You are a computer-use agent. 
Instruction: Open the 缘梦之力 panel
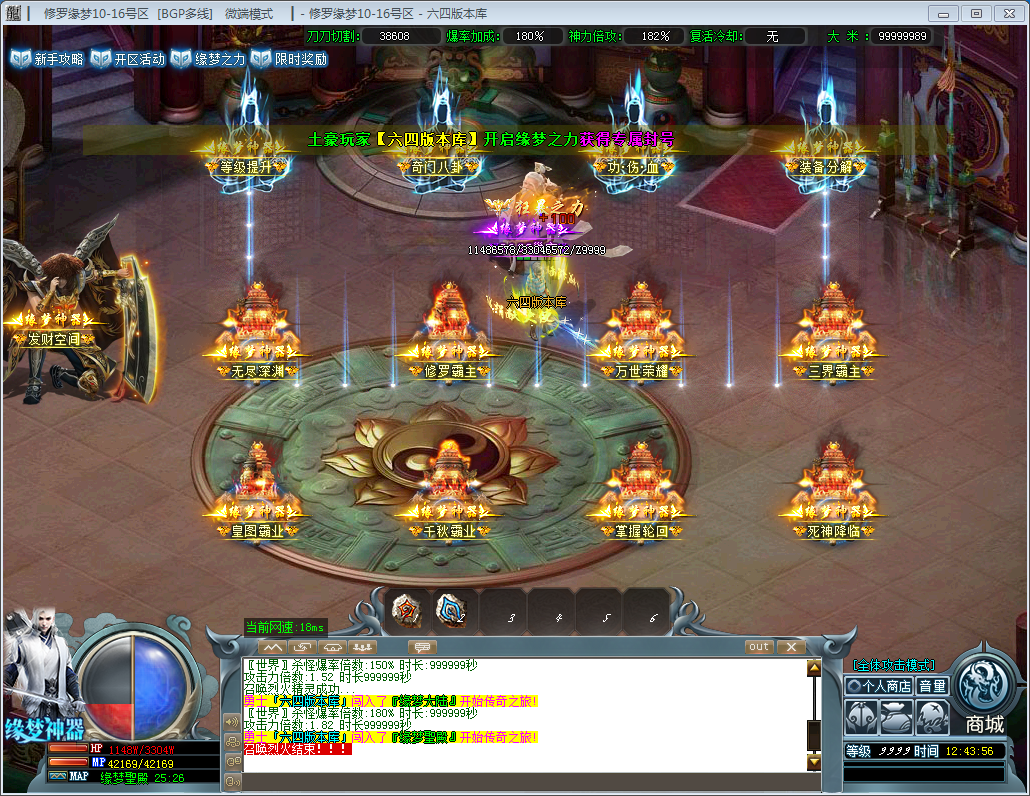(x=207, y=59)
